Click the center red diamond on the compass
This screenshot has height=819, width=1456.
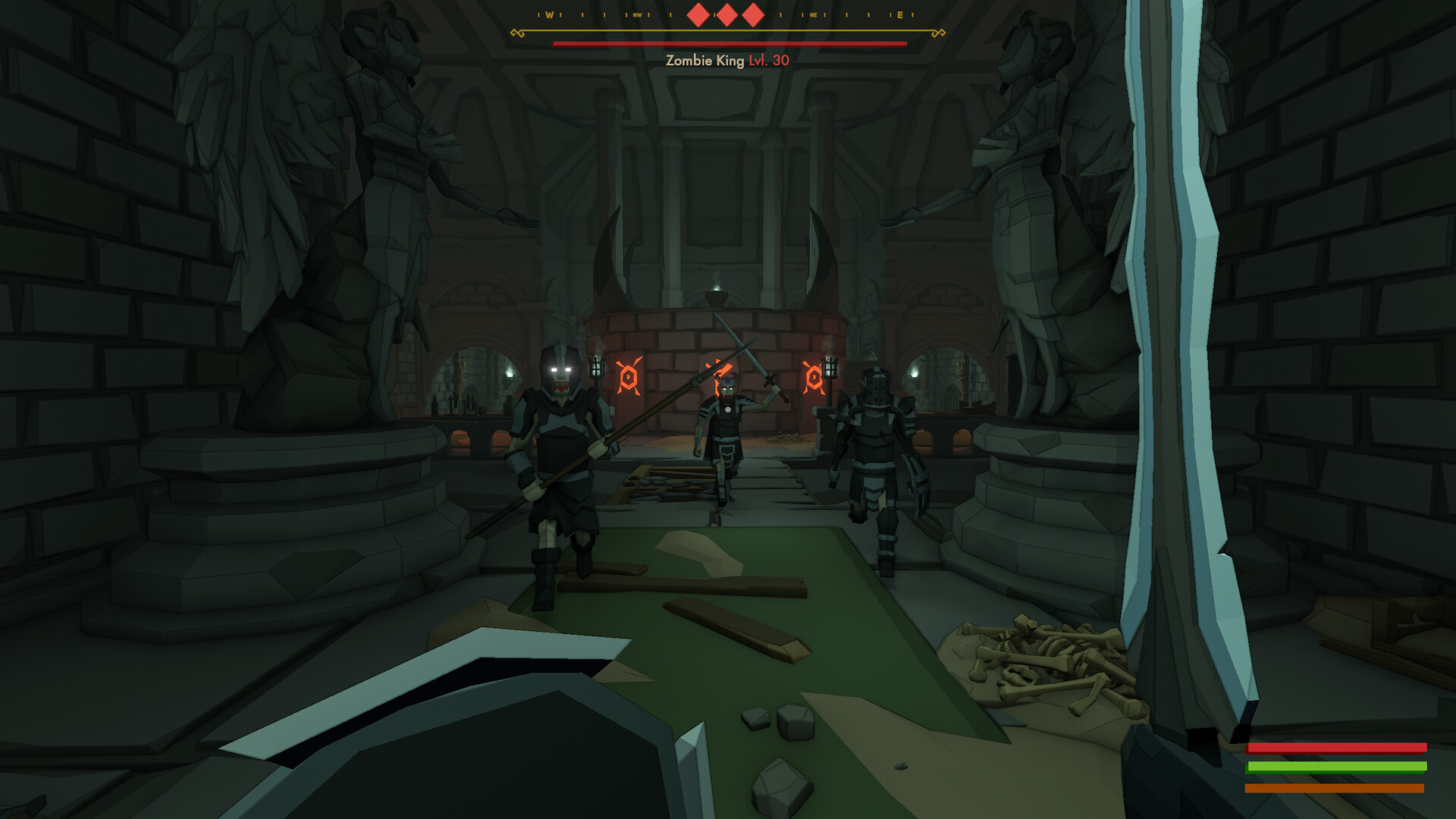coord(726,14)
